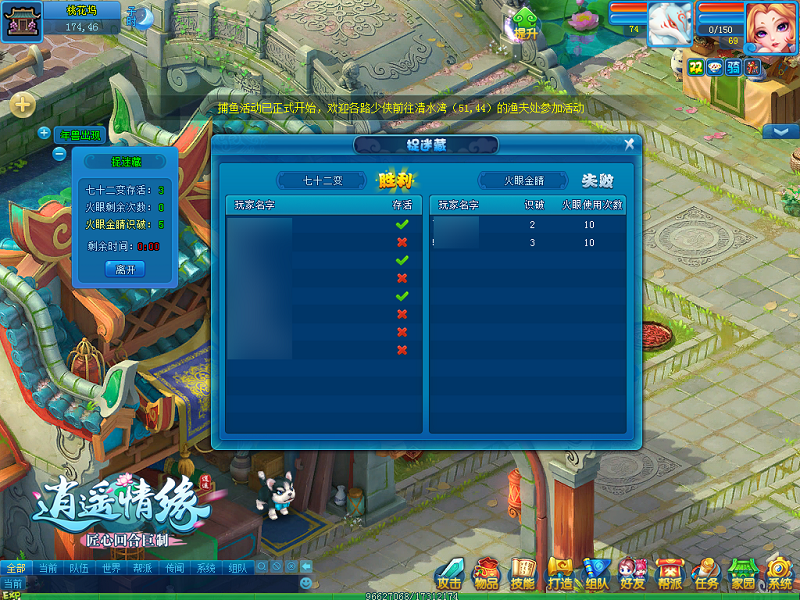
Task: Open the 组队 team panel
Action: coord(596,573)
